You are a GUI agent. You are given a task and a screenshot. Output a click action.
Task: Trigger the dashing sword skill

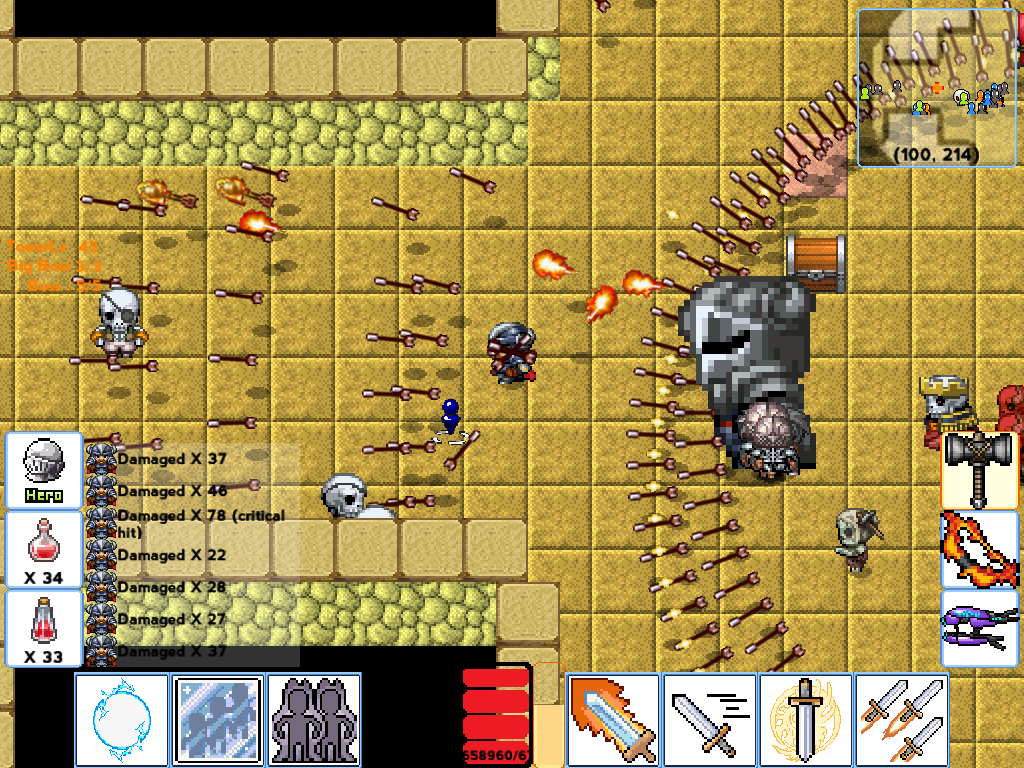(x=709, y=720)
